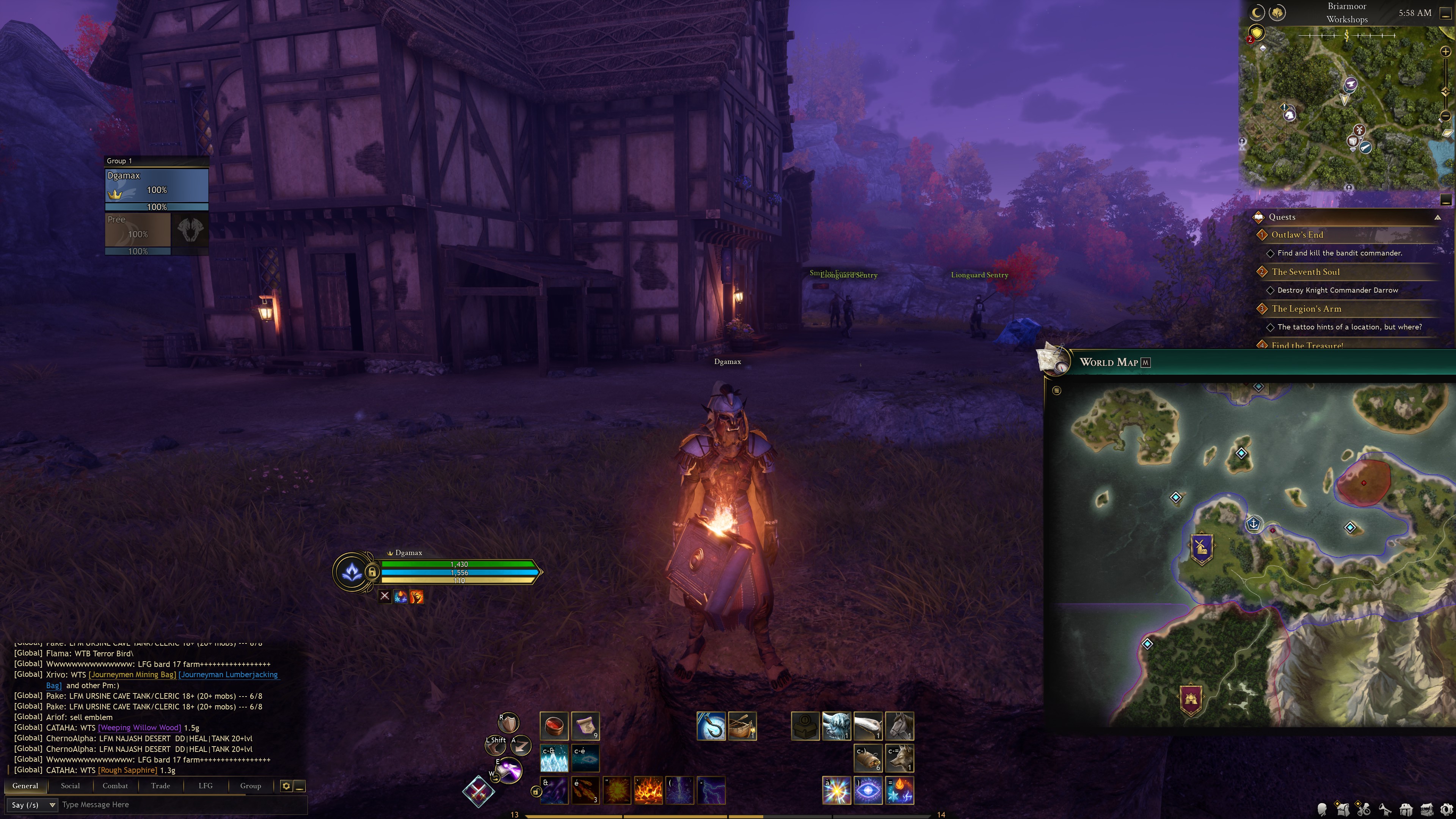Screen dimensions: 1456x819
Task: Click the windmill marker on world map
Action: pos(1201,547)
